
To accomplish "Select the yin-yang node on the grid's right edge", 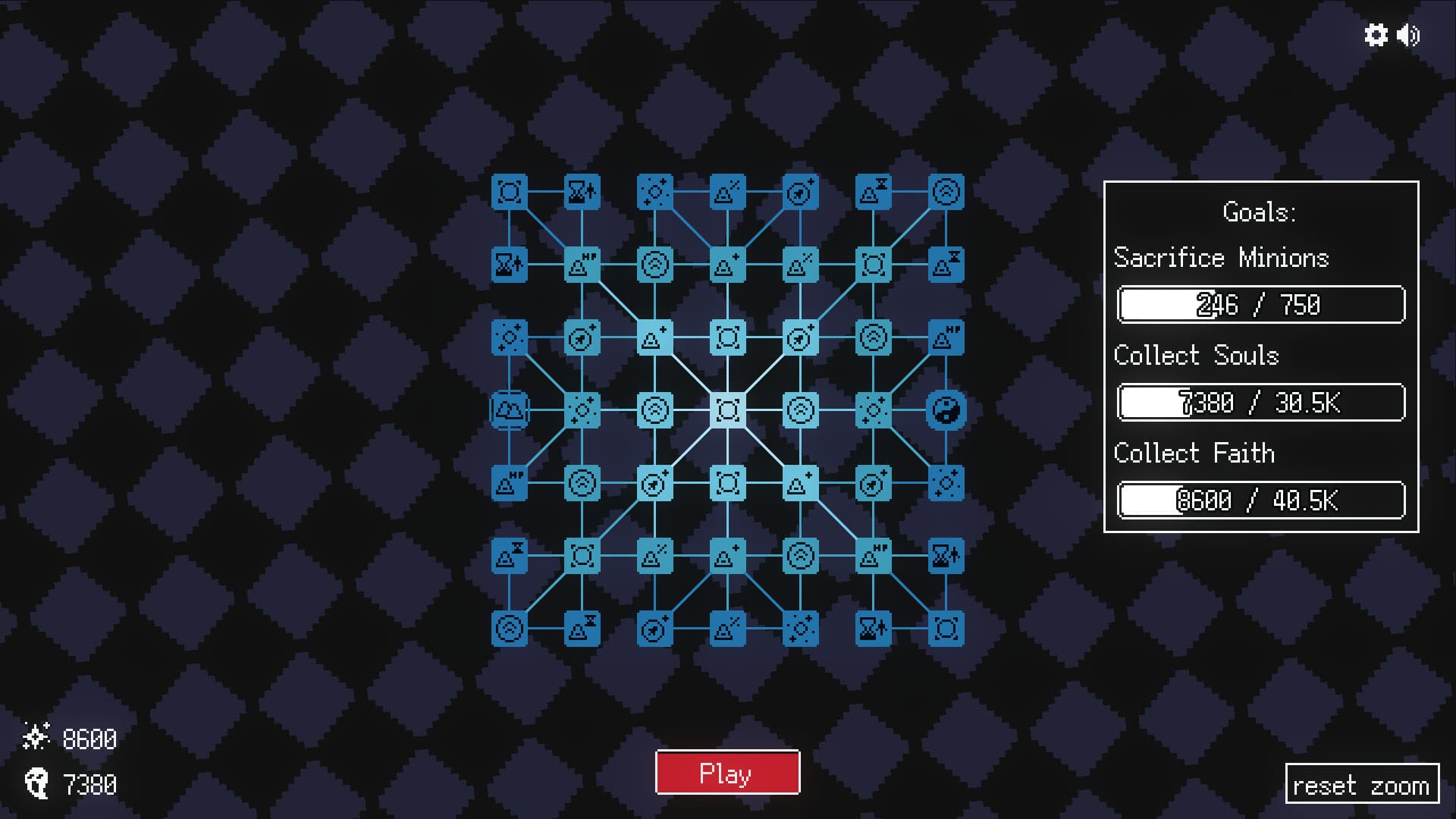I will 945,410.
